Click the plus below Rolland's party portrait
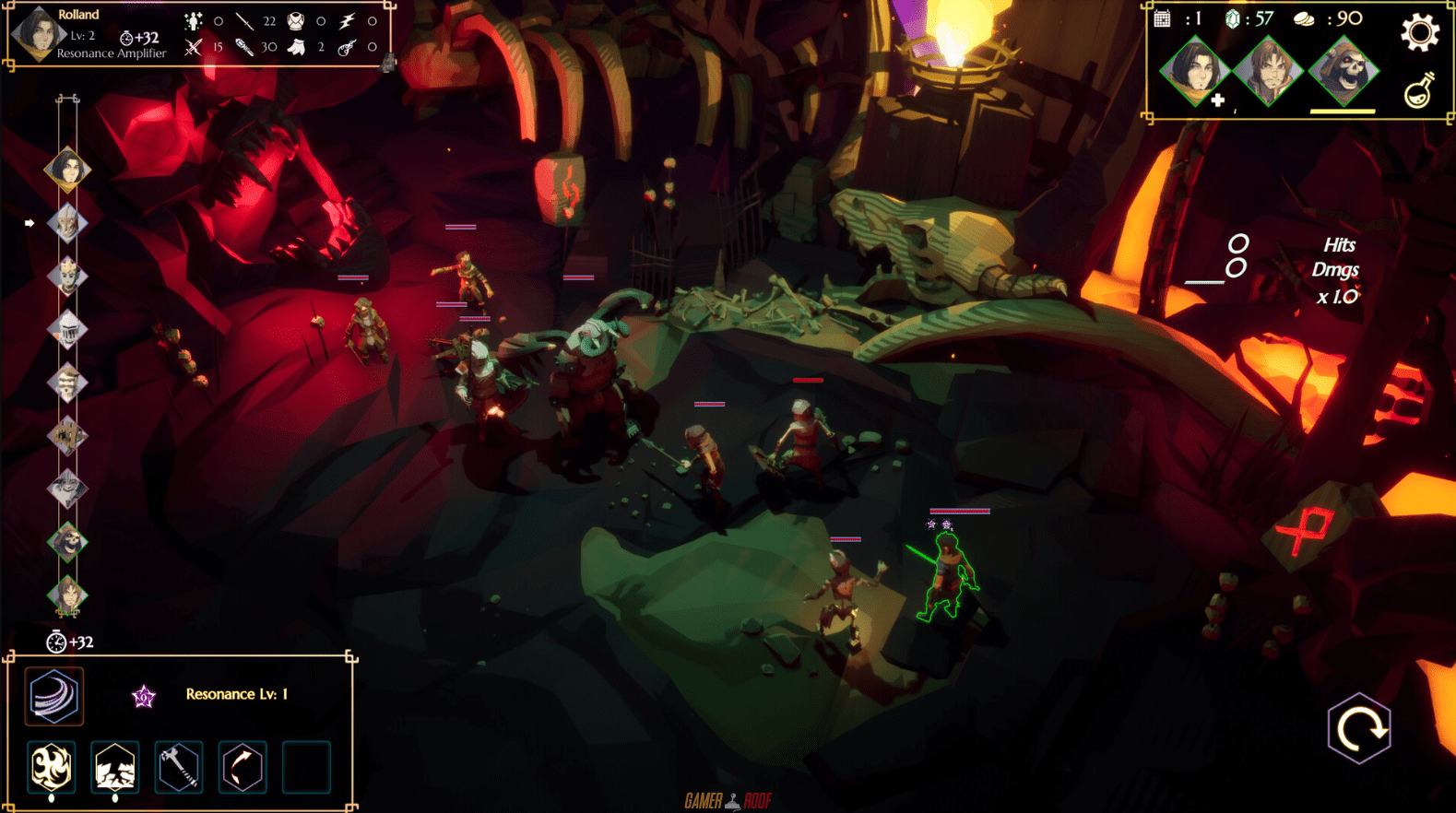This screenshot has width=1456, height=813. (1218, 100)
